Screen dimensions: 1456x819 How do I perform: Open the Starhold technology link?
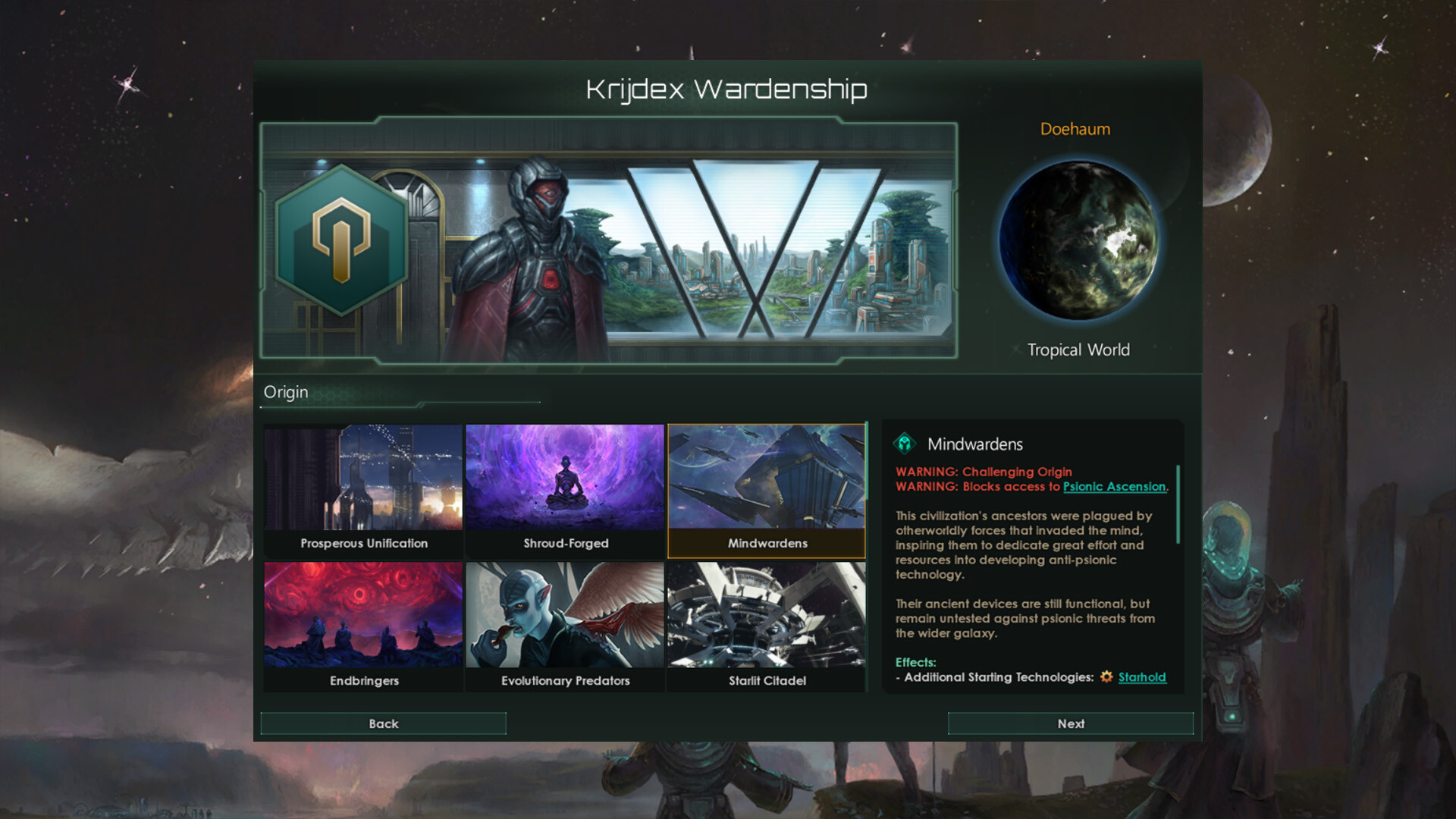click(x=1142, y=677)
